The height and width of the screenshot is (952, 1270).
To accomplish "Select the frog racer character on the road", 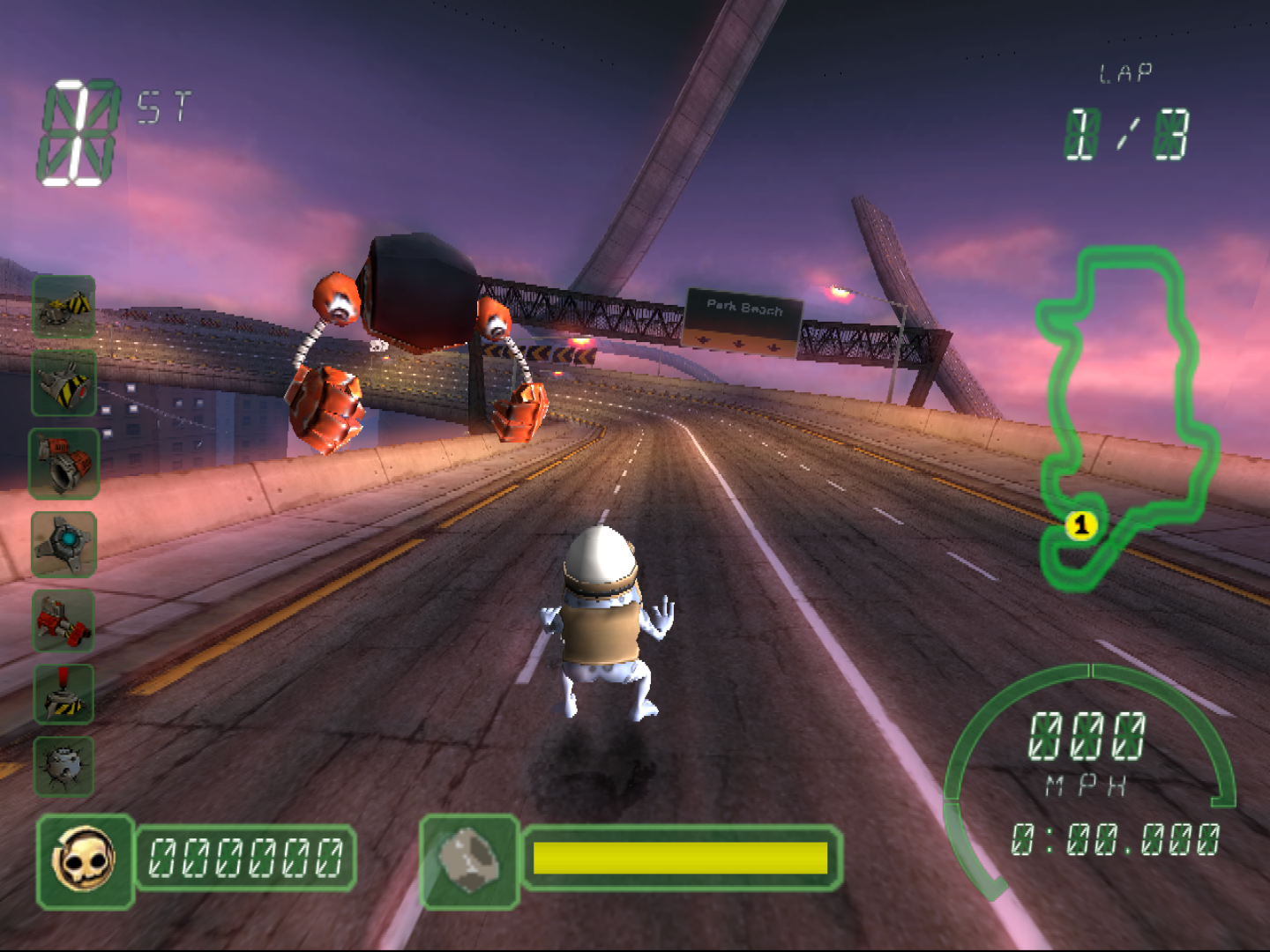I will point(604,617).
